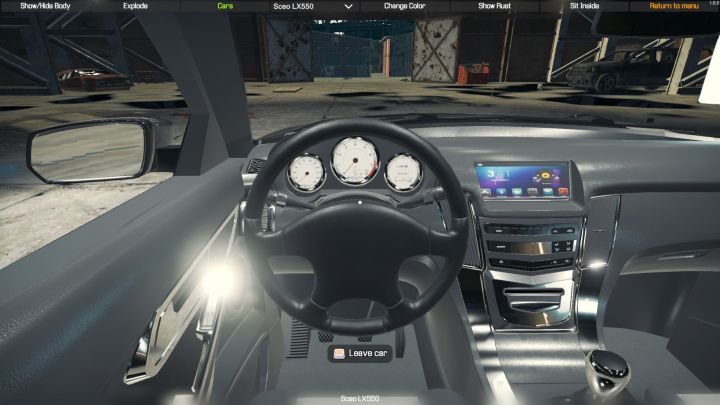
Task: Return to menu via top bar
Action: (674, 6)
